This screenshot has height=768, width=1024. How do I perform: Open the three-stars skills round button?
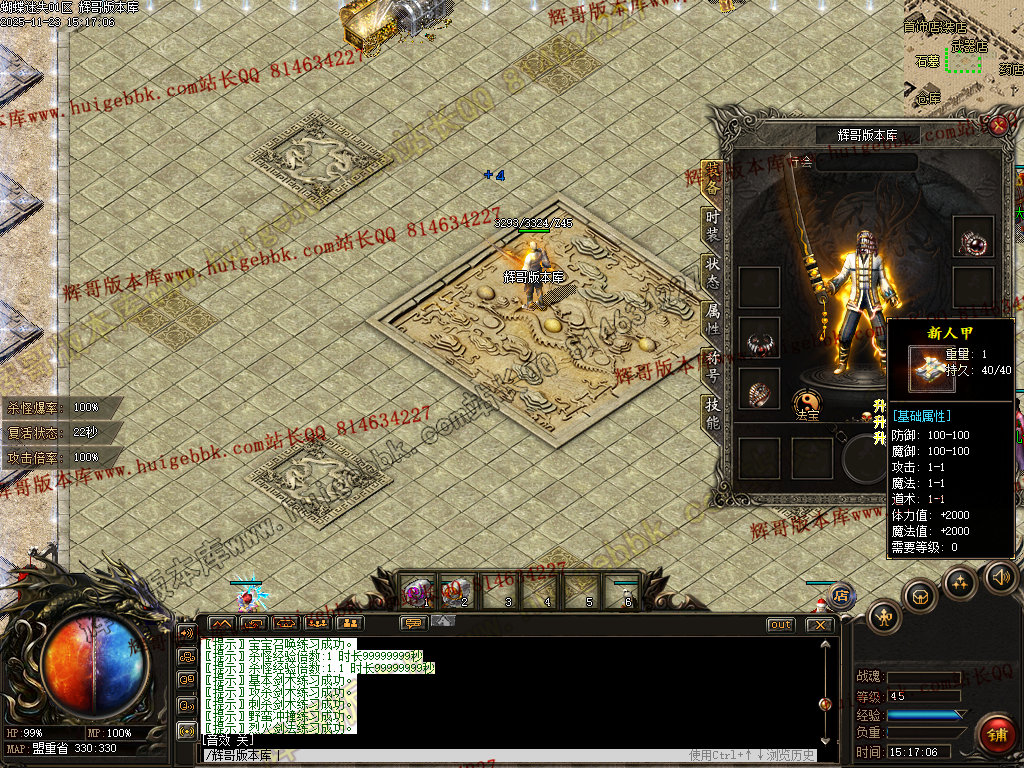click(x=959, y=583)
